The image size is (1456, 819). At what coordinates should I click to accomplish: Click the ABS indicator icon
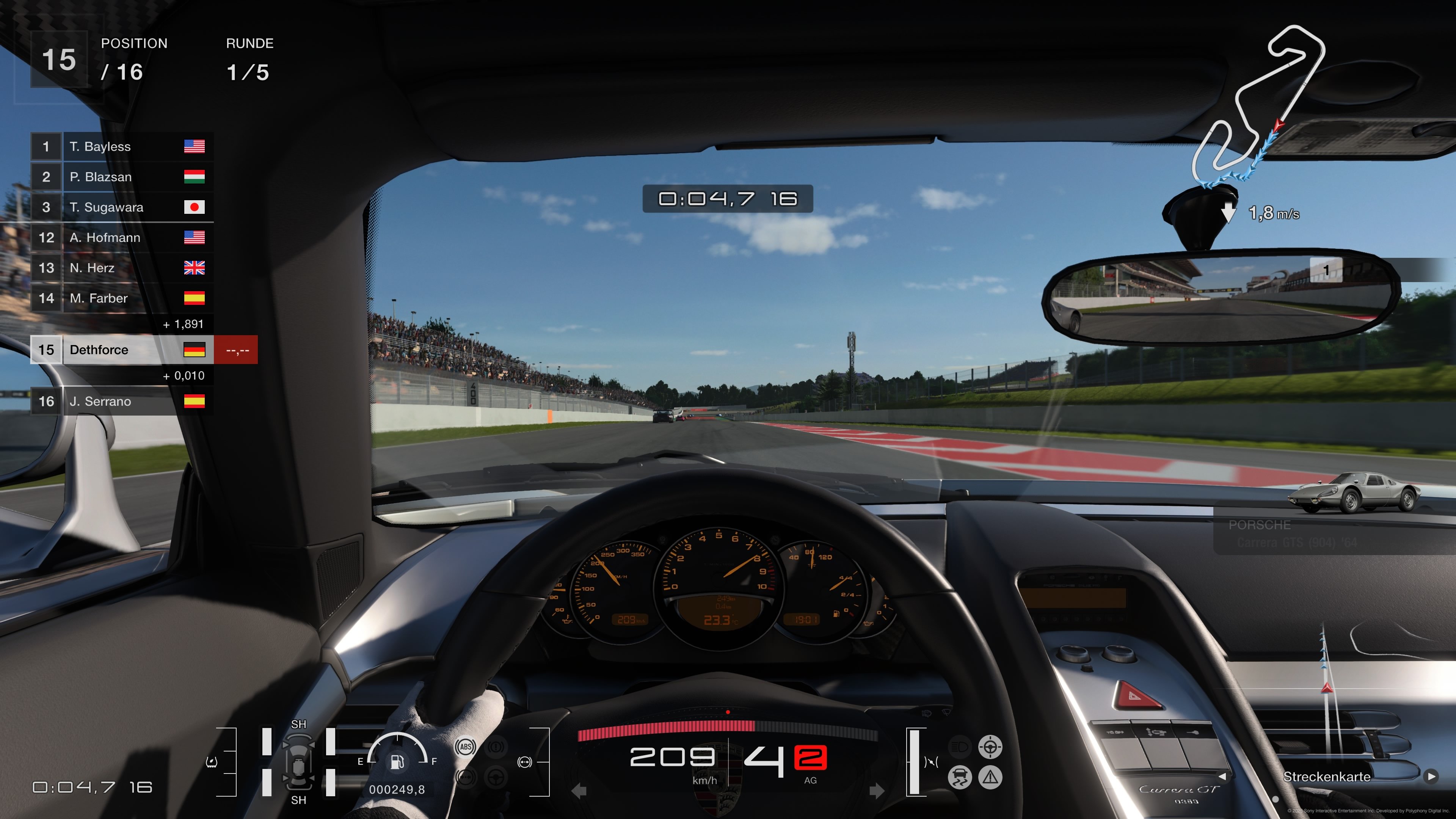tap(465, 747)
